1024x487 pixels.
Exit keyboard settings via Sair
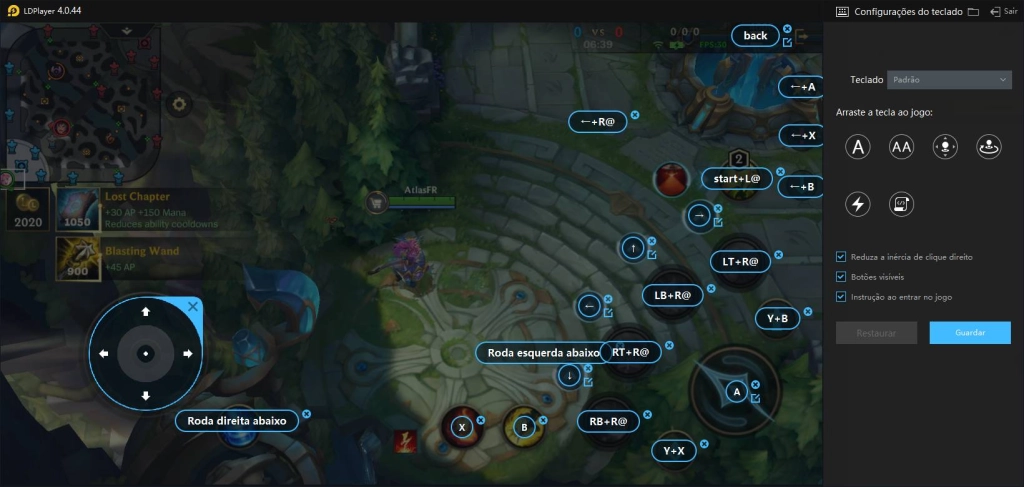1002,11
